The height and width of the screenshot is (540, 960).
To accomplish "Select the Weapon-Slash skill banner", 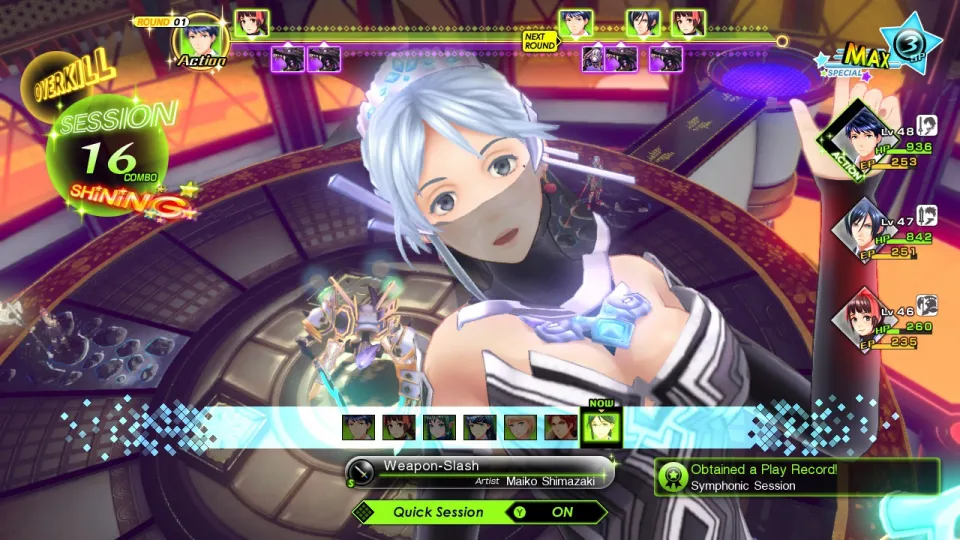I will click(x=480, y=471).
